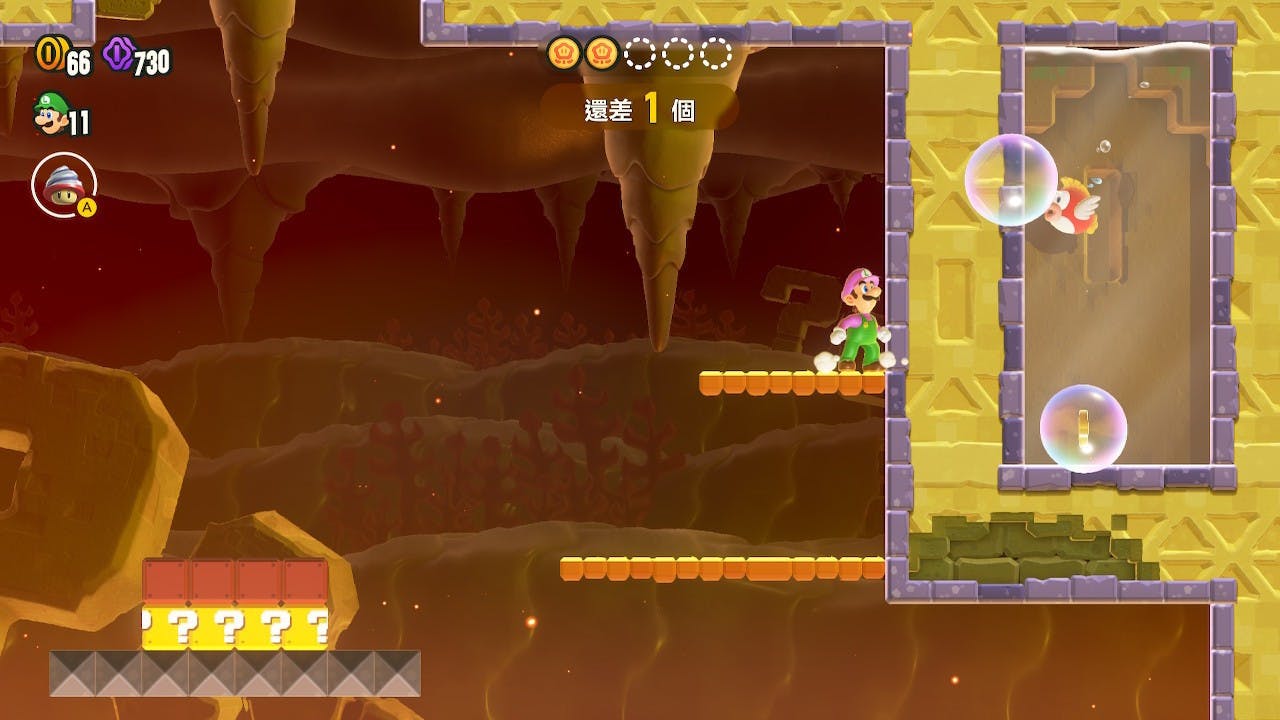Click the Luigi head lives icon
Viewport: 1280px width, 720px height.
(x=47, y=114)
